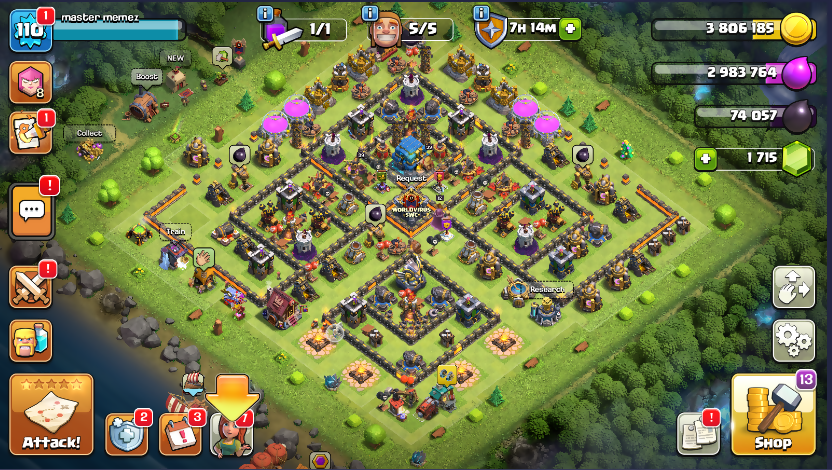Open the base layout editor button

click(793, 287)
